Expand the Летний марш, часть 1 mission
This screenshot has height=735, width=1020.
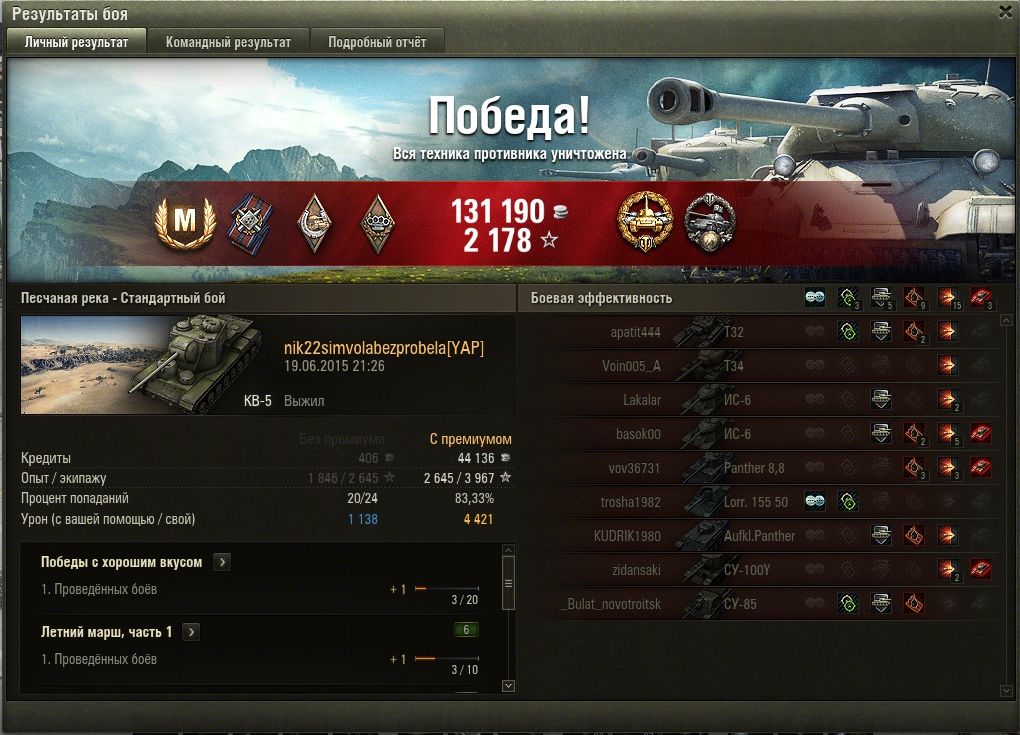tap(191, 632)
